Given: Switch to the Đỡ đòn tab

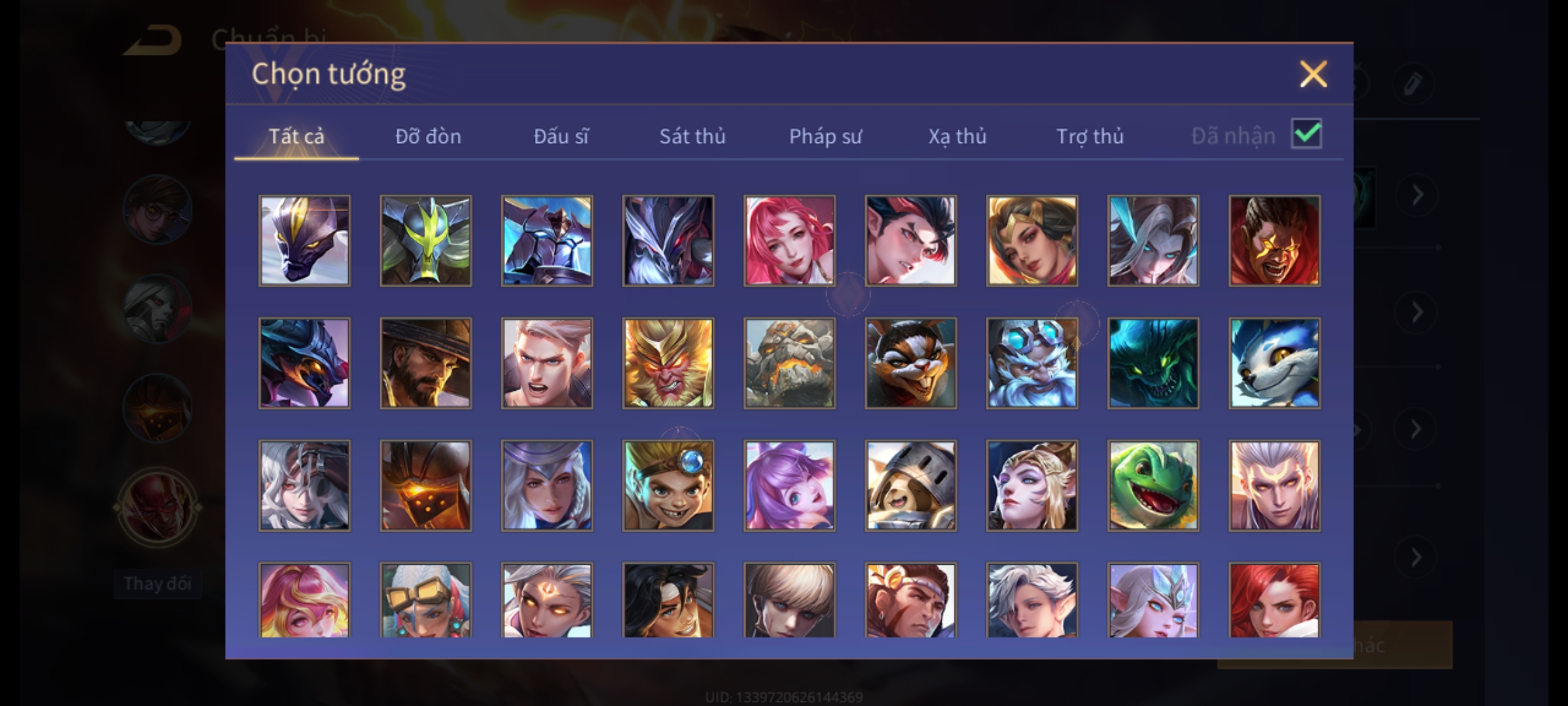Looking at the screenshot, I should tap(428, 136).
